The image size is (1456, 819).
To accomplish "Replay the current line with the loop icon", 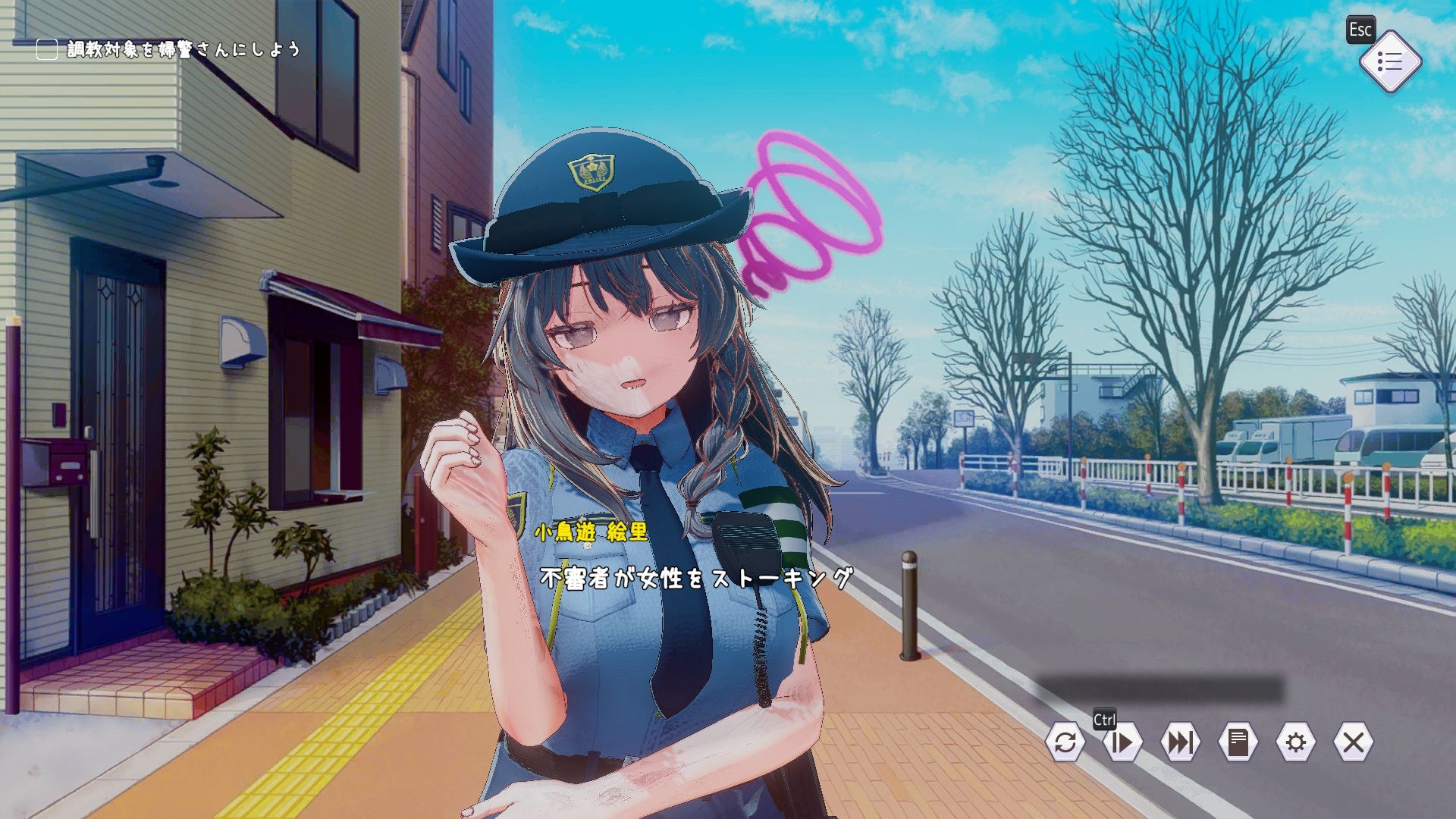I will coord(1065,745).
